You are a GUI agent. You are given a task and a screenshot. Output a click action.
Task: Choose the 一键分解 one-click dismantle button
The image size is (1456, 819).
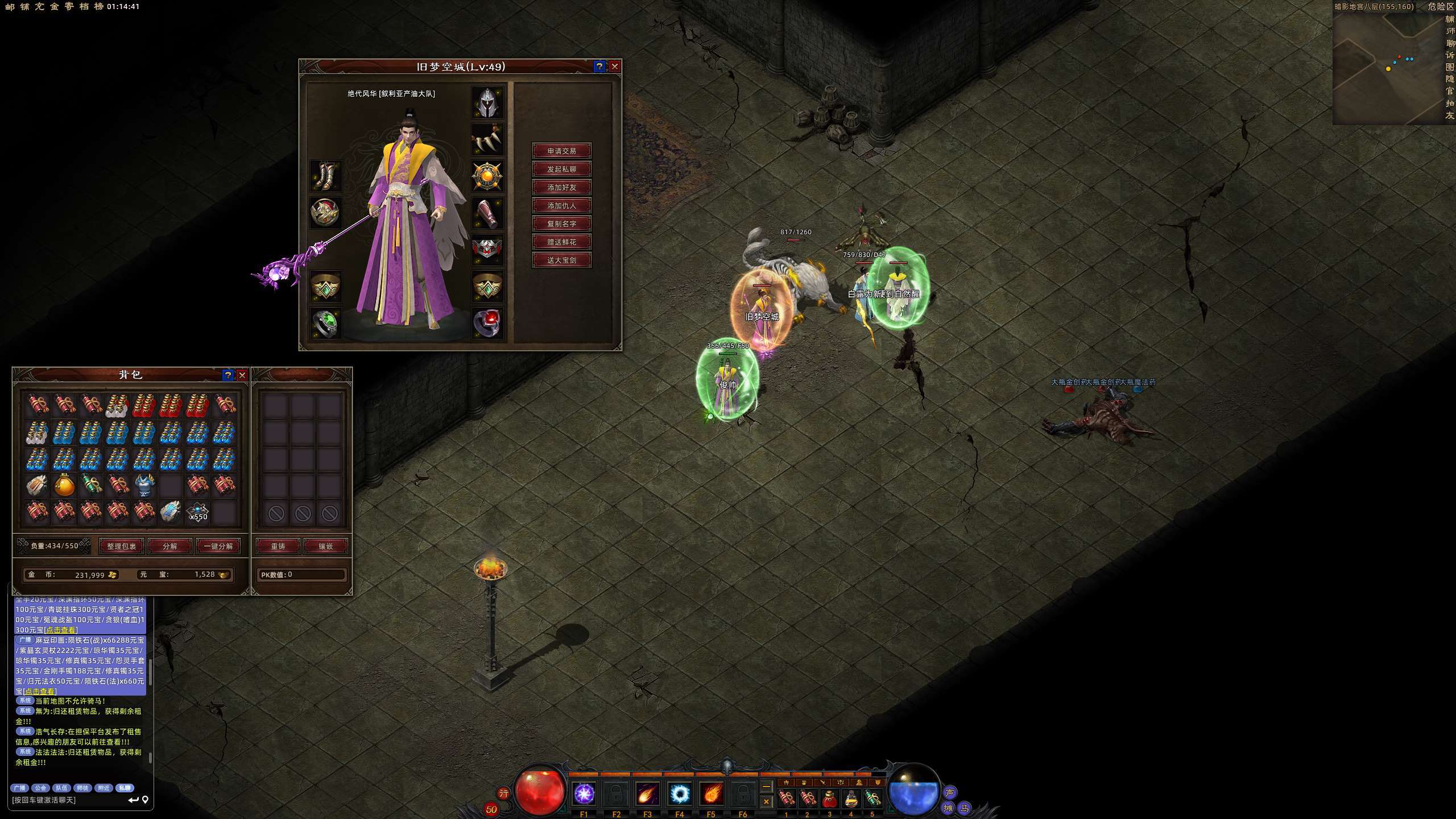(218, 546)
